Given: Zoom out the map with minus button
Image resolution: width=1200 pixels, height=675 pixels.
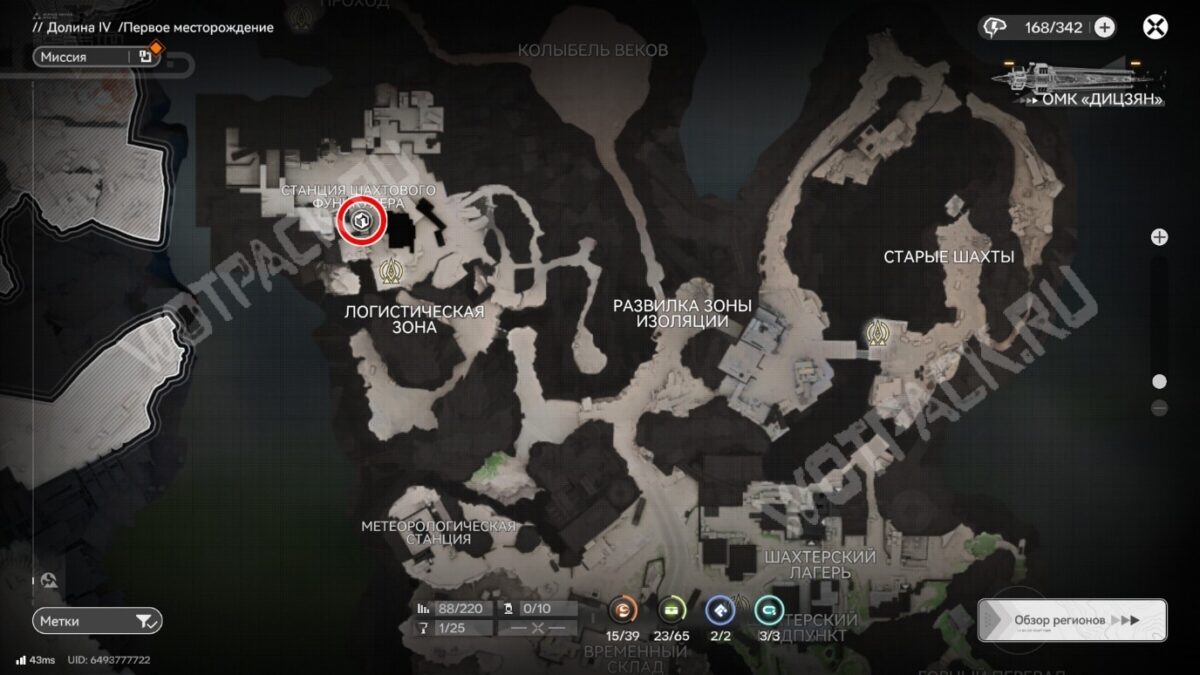Looking at the screenshot, I should 1159,408.
